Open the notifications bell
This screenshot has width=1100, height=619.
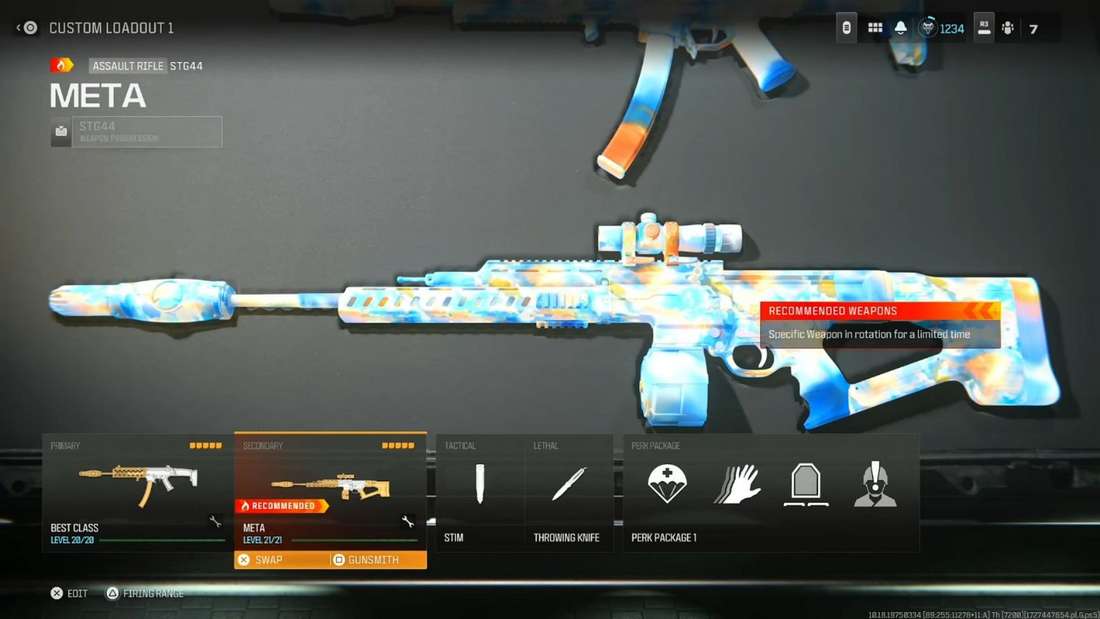(x=902, y=28)
